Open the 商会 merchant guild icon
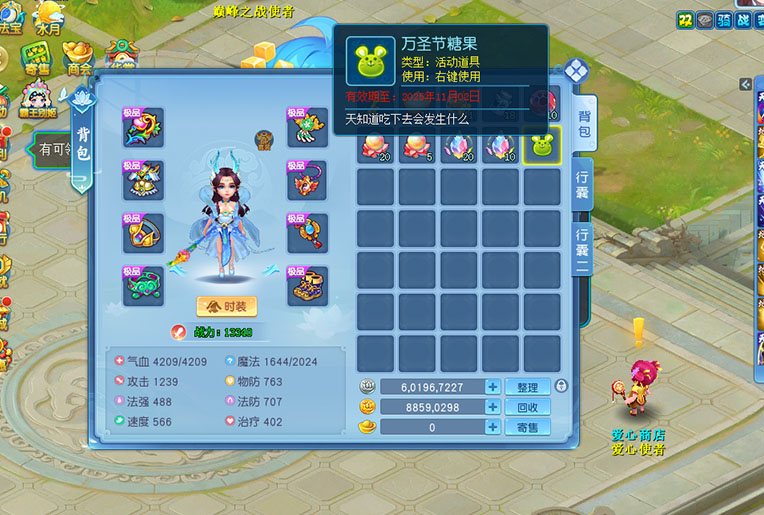764x515 pixels. (x=80, y=59)
